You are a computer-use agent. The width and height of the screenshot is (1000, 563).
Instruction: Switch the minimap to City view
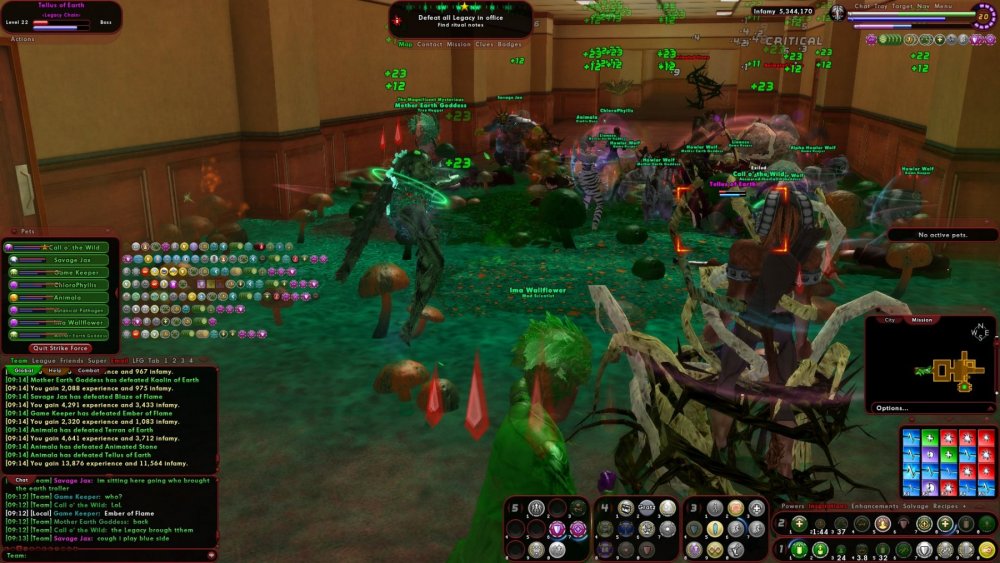tap(890, 320)
